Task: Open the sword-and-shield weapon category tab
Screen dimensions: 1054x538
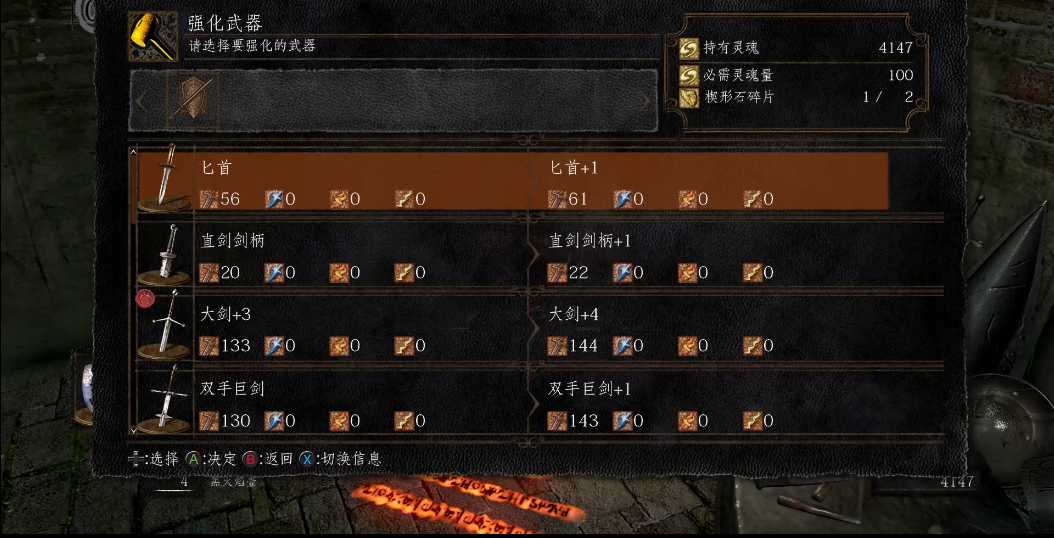Action: coord(191,100)
